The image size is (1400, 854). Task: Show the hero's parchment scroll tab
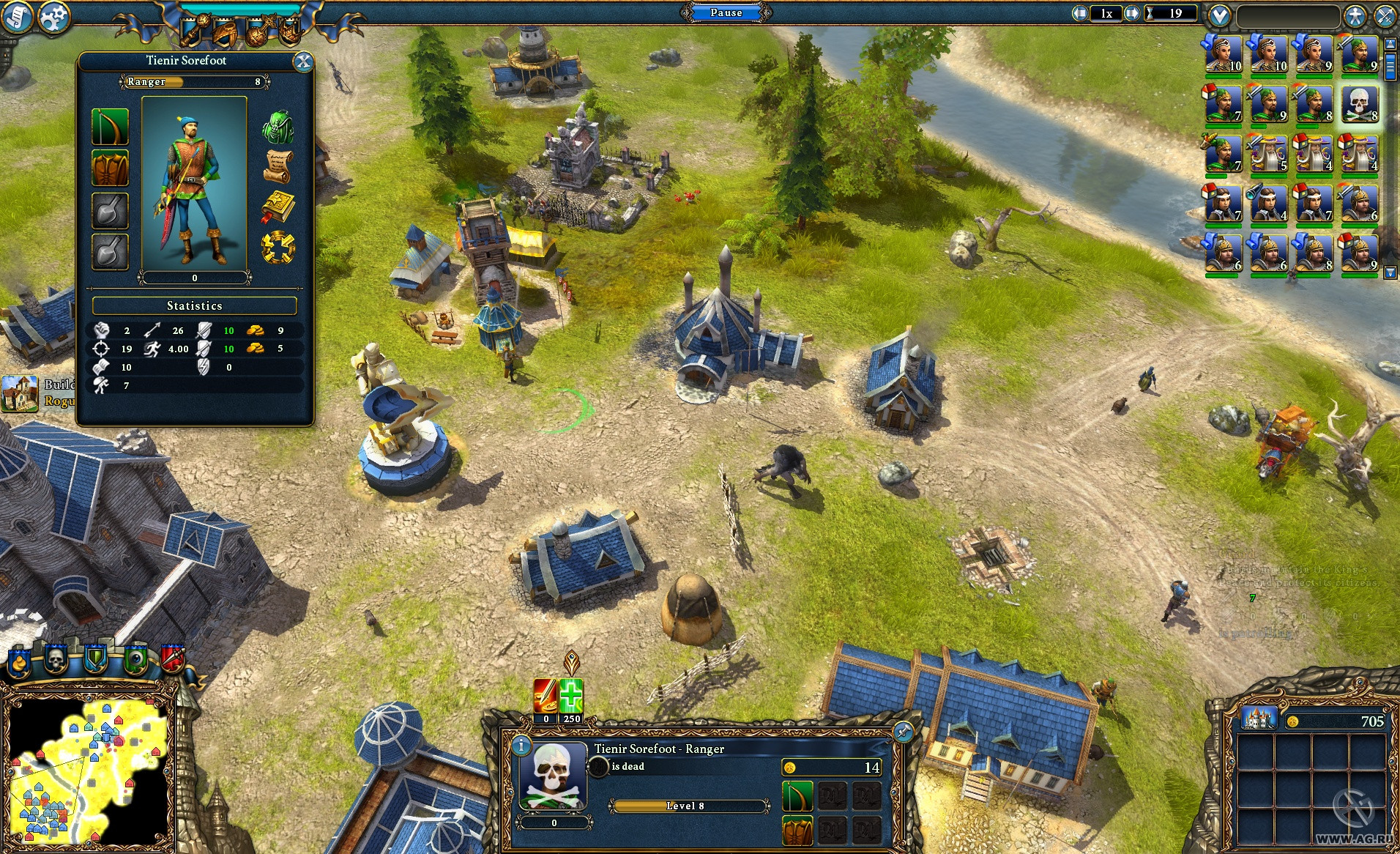(278, 167)
